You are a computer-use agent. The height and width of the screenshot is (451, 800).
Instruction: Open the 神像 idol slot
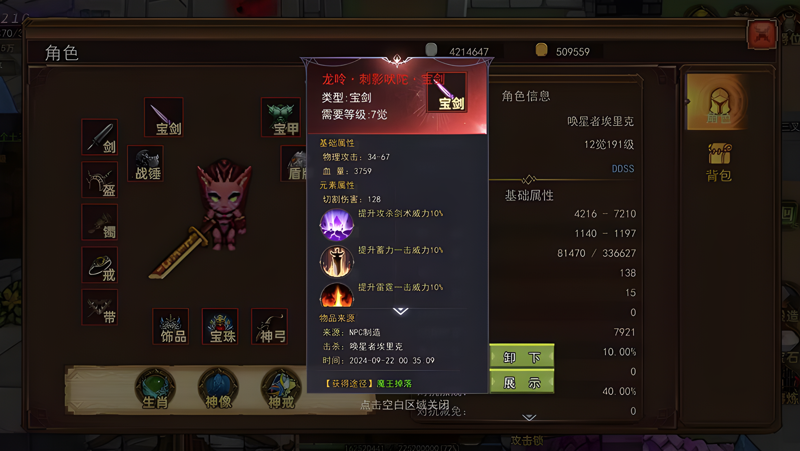216,388
